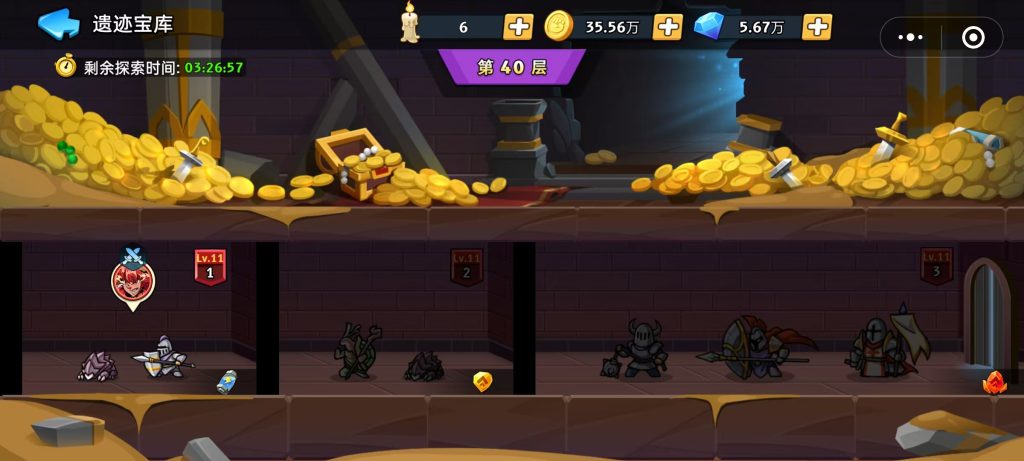Screen dimensions: 1024x461
Task: Tap the red demon battle marker
Action: point(133,281)
